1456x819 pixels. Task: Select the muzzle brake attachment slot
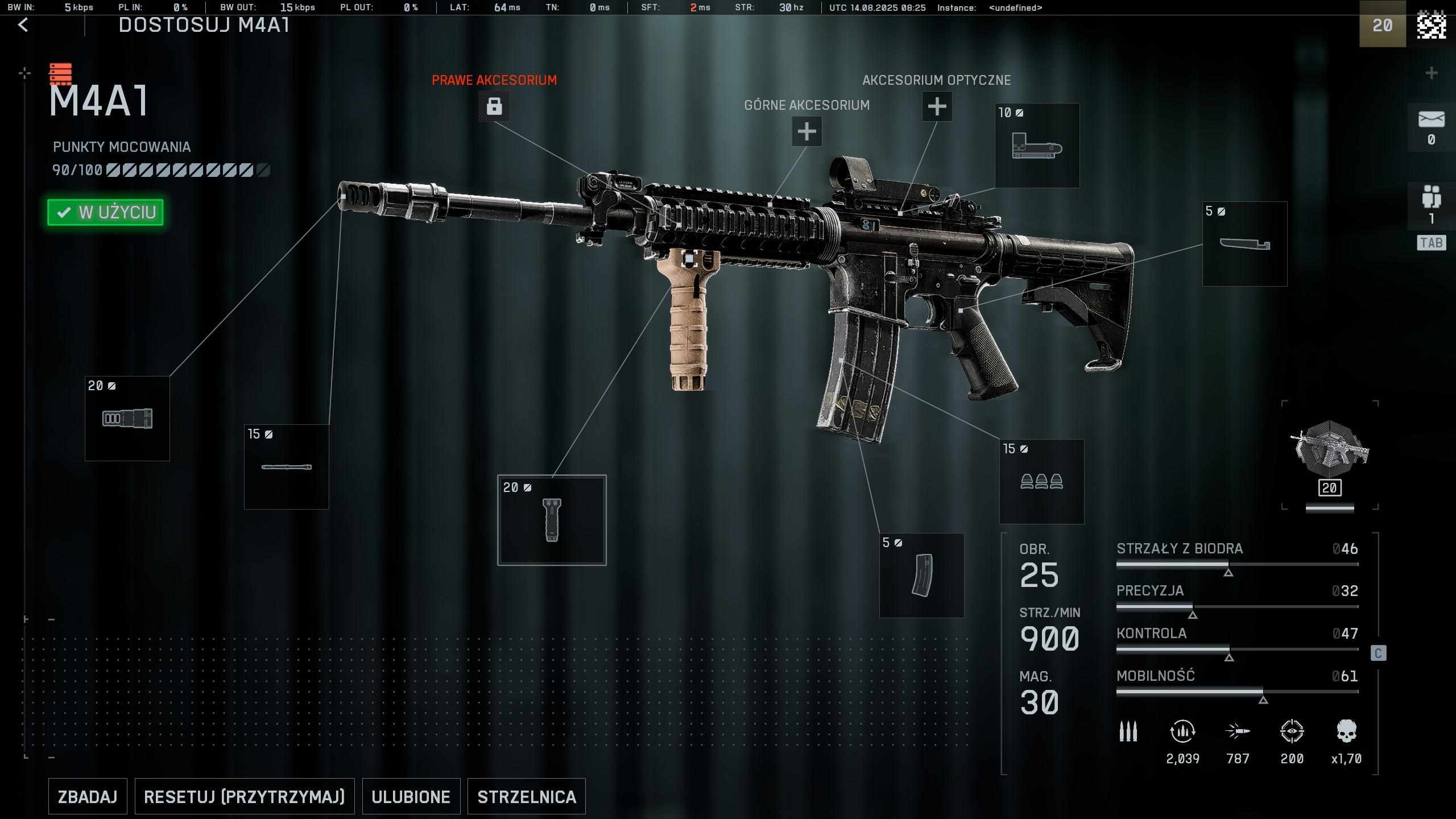coord(127,419)
